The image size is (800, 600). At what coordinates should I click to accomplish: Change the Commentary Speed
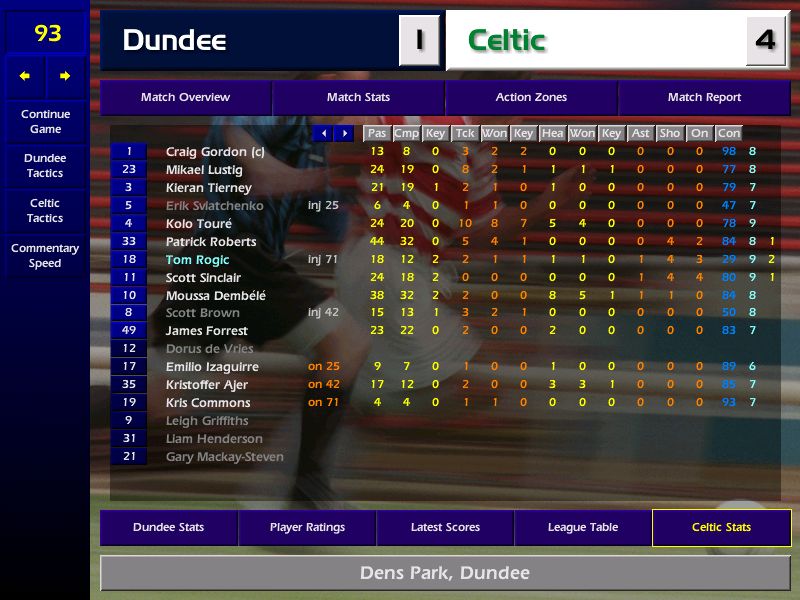point(45,256)
